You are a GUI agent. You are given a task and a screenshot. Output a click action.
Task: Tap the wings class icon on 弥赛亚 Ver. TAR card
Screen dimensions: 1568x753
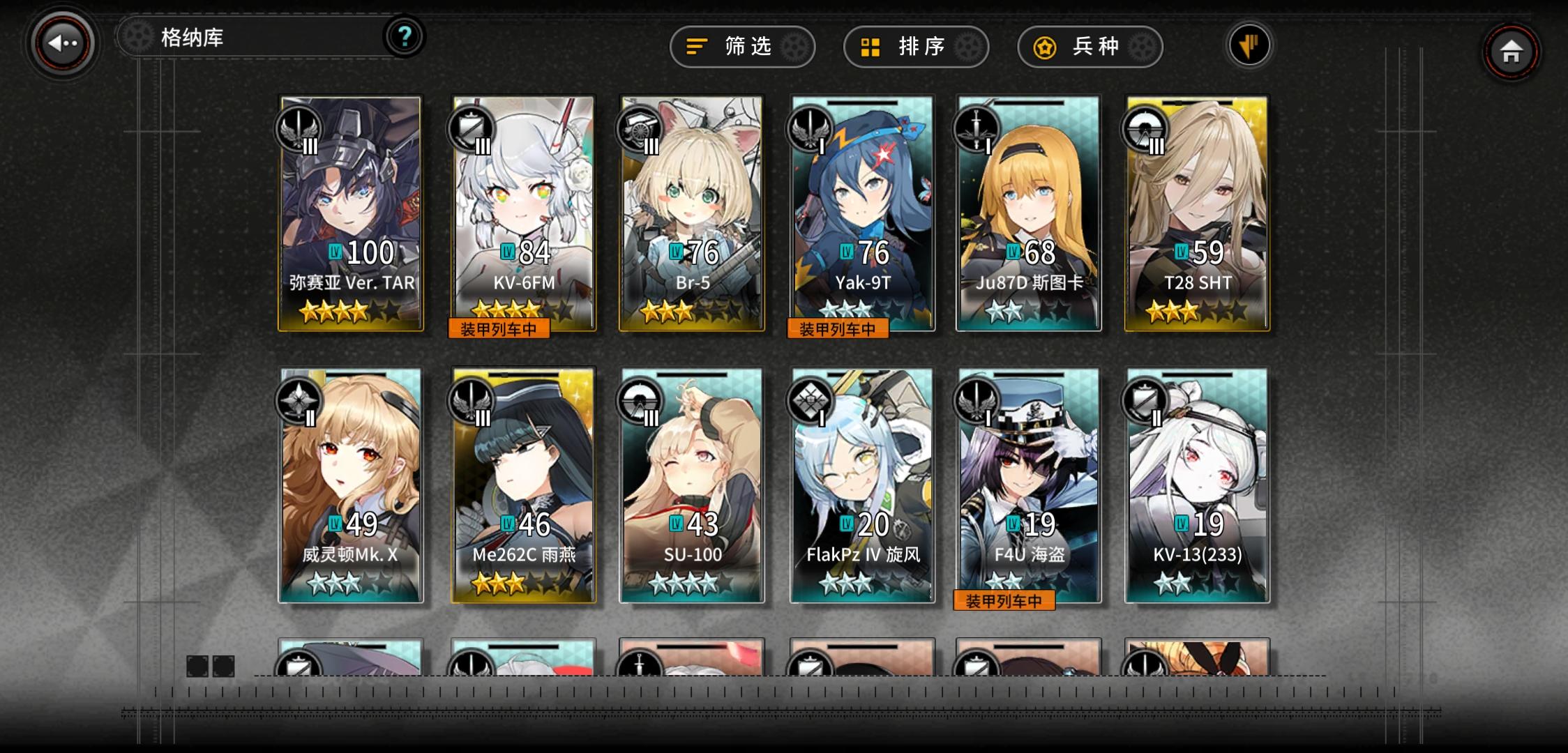pos(300,129)
